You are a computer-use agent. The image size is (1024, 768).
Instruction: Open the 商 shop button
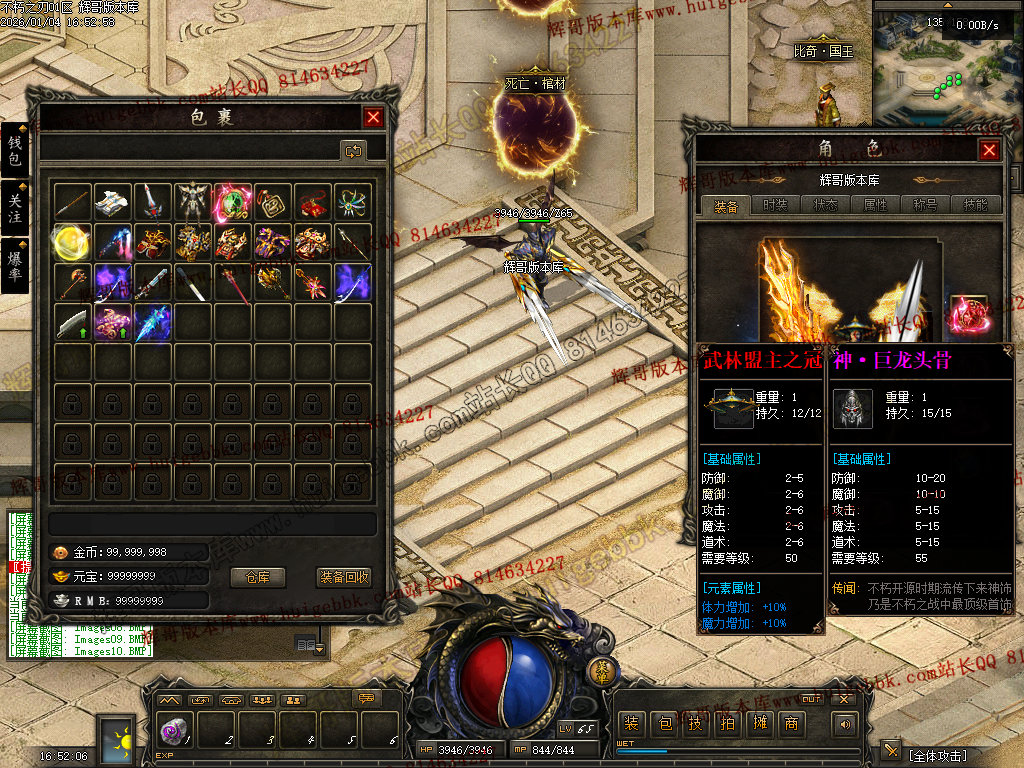pyautogui.click(x=793, y=723)
